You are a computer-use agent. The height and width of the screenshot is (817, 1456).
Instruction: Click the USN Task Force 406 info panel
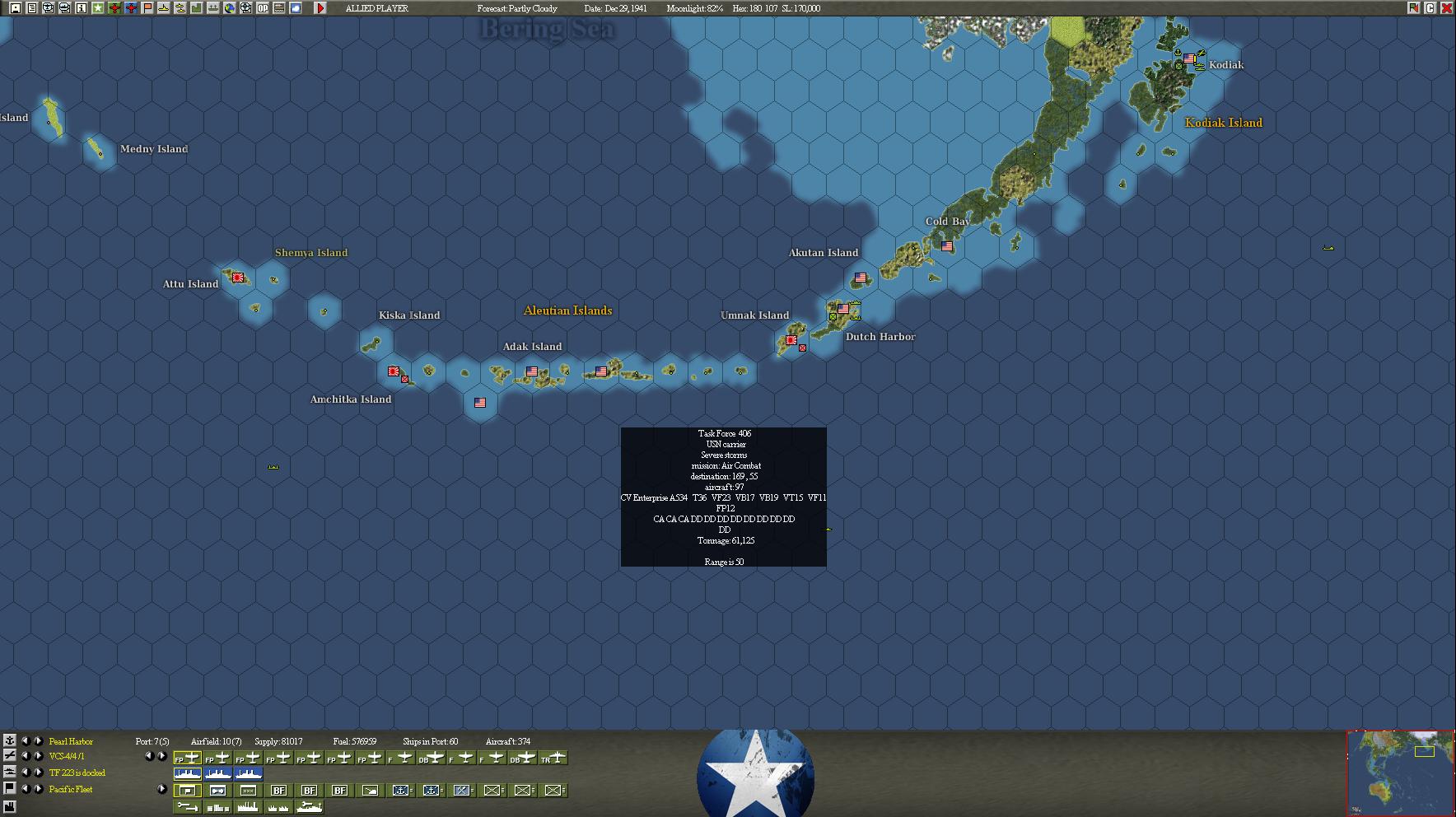[x=723, y=497]
